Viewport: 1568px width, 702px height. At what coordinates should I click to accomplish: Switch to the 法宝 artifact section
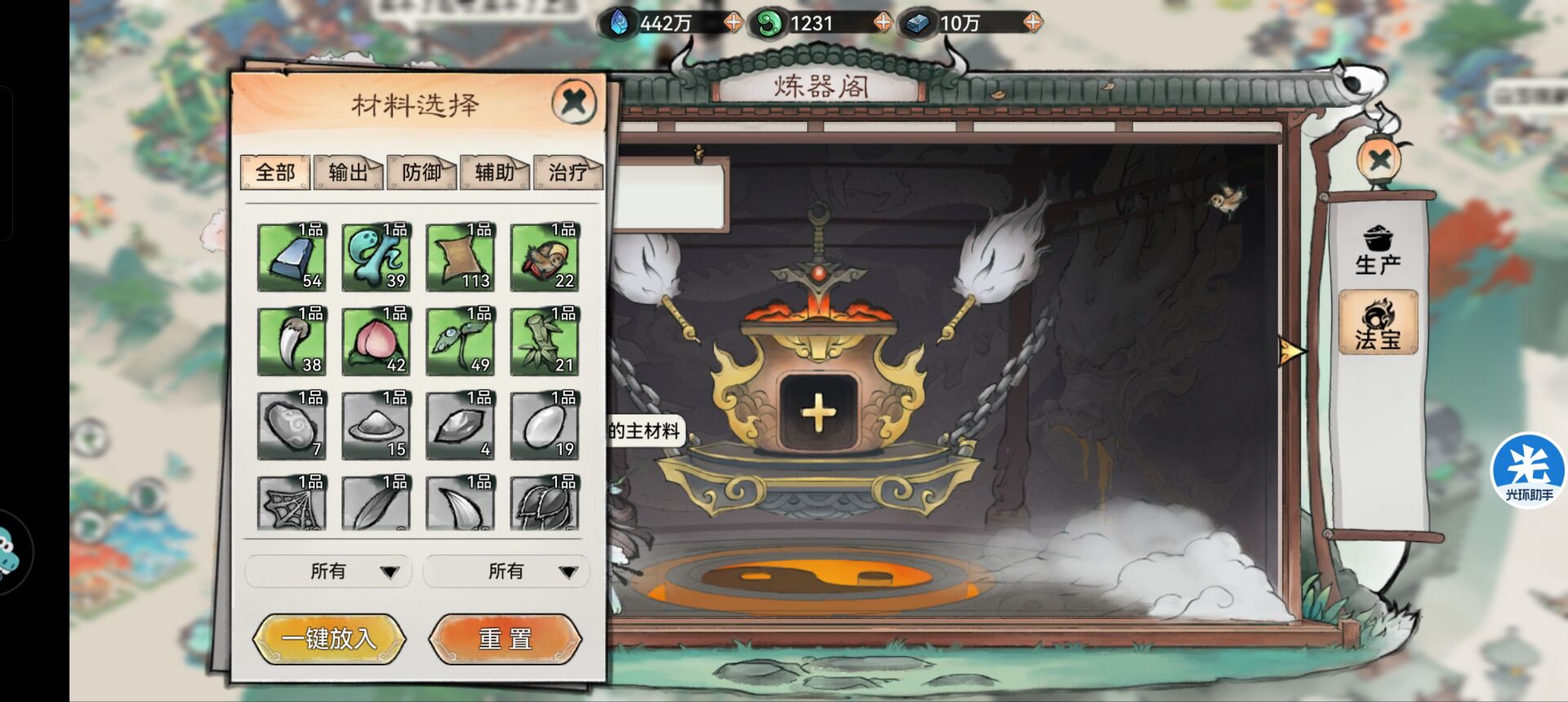tap(1378, 324)
